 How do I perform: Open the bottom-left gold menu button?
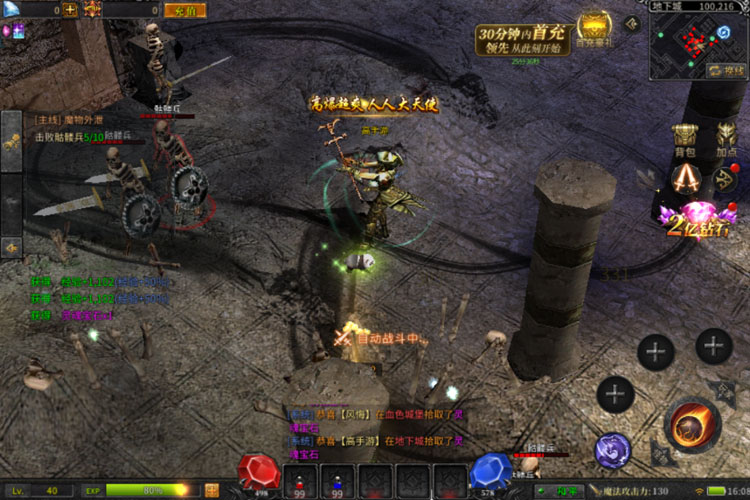(213, 490)
